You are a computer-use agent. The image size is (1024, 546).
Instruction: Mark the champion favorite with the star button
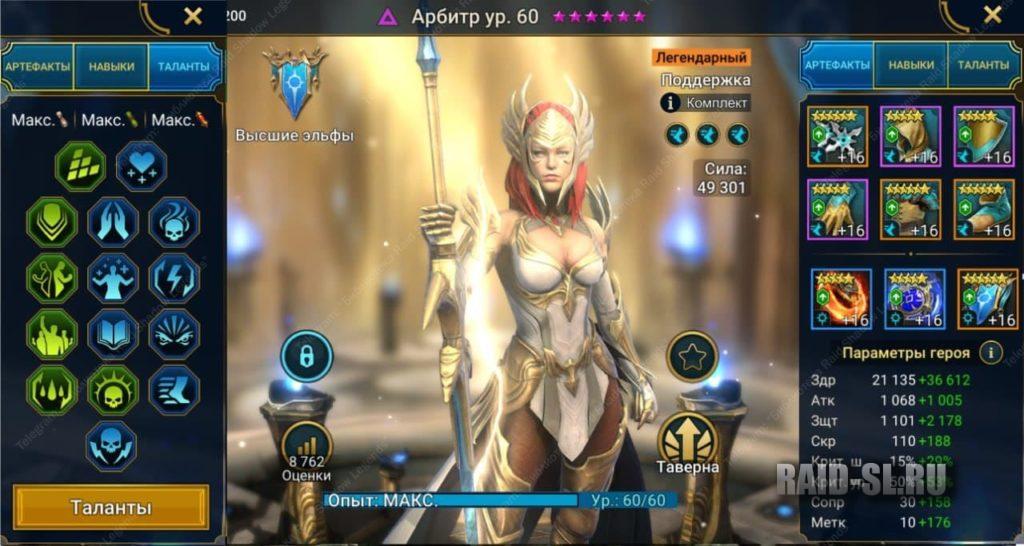(x=692, y=356)
